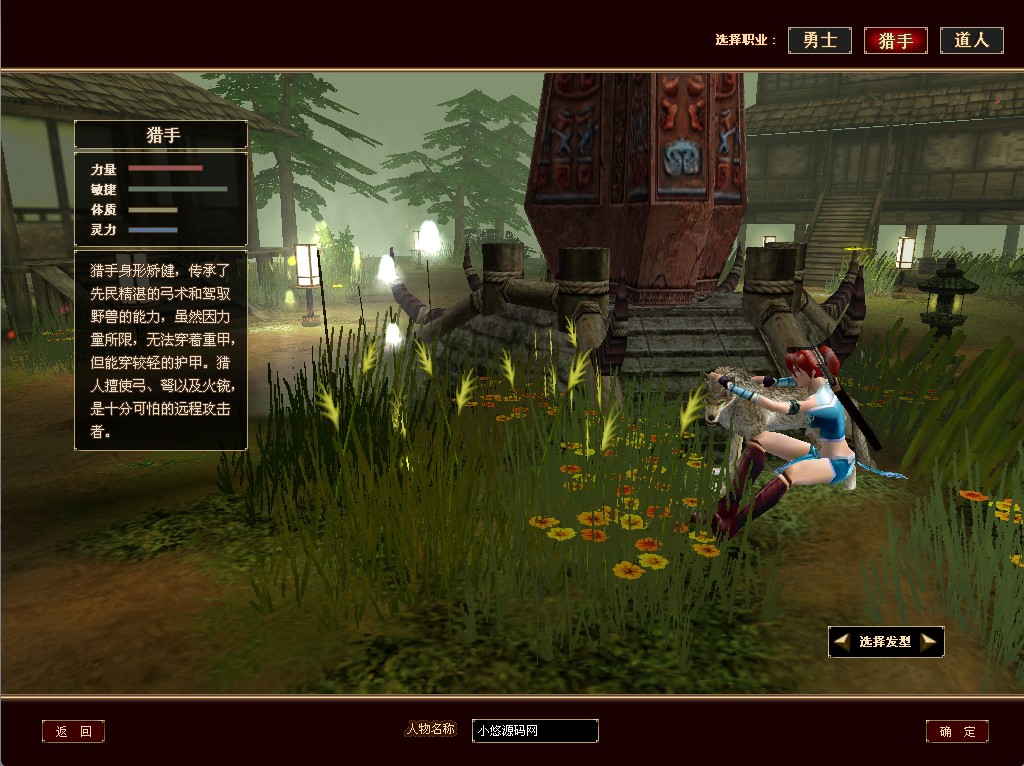
Task: Choose the 猎手 hunter class
Action: 895,40
